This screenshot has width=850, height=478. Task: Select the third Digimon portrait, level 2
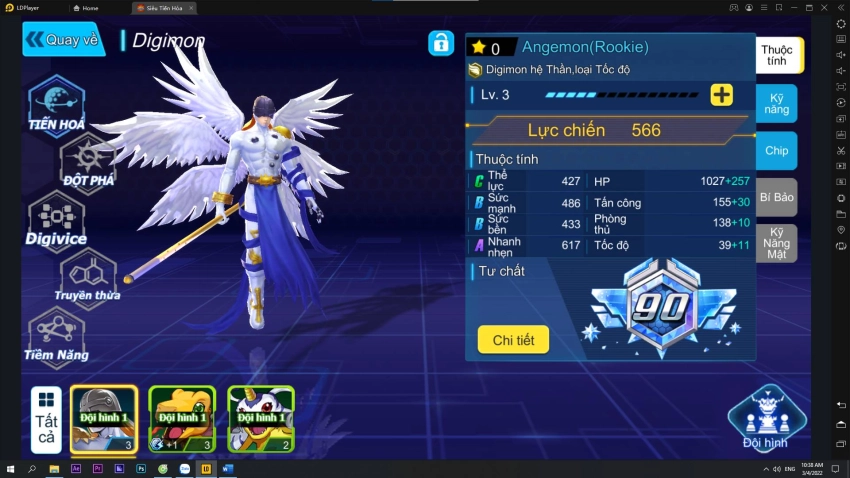[x=260, y=418]
